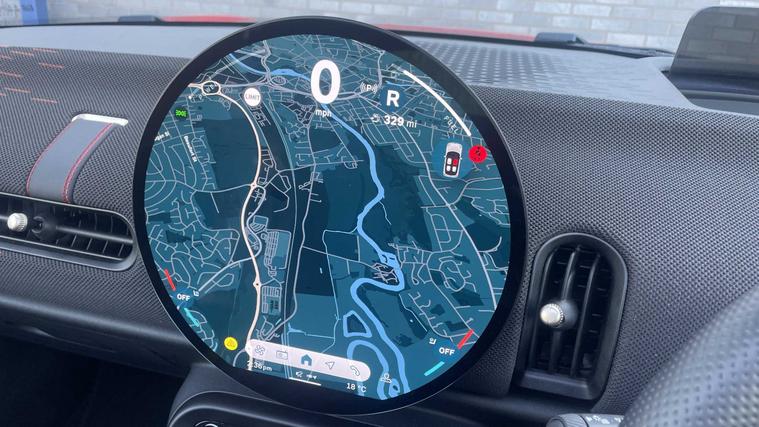Tap the green headlight indicator icon
Screen dimensions: 759x427
tap(182, 115)
